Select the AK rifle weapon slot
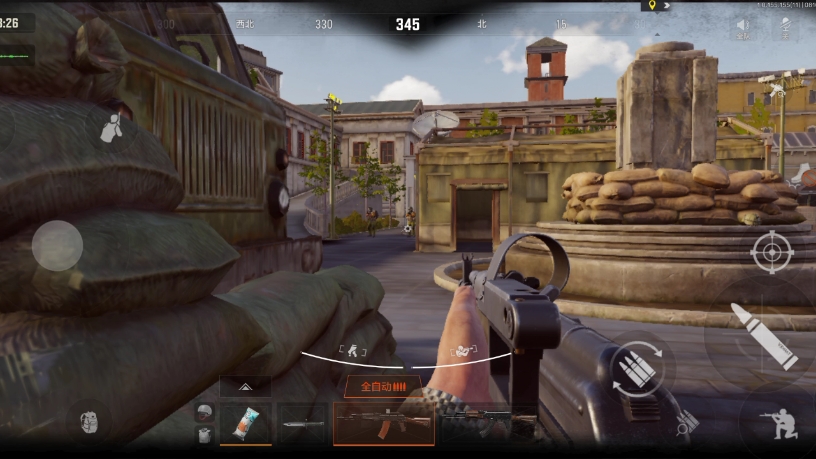 (x=383, y=424)
